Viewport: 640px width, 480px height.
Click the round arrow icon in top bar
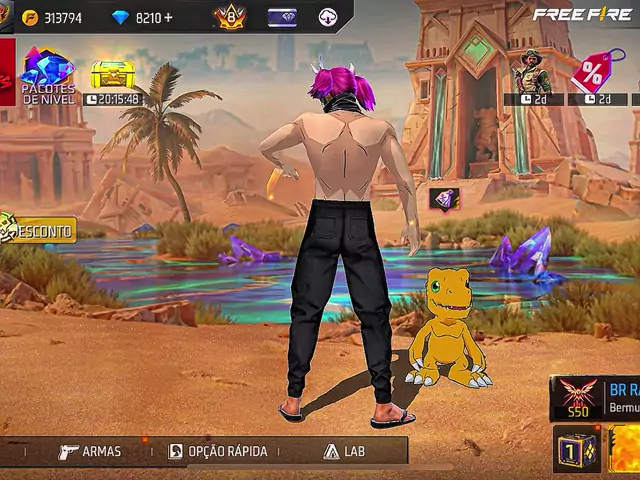(x=328, y=17)
